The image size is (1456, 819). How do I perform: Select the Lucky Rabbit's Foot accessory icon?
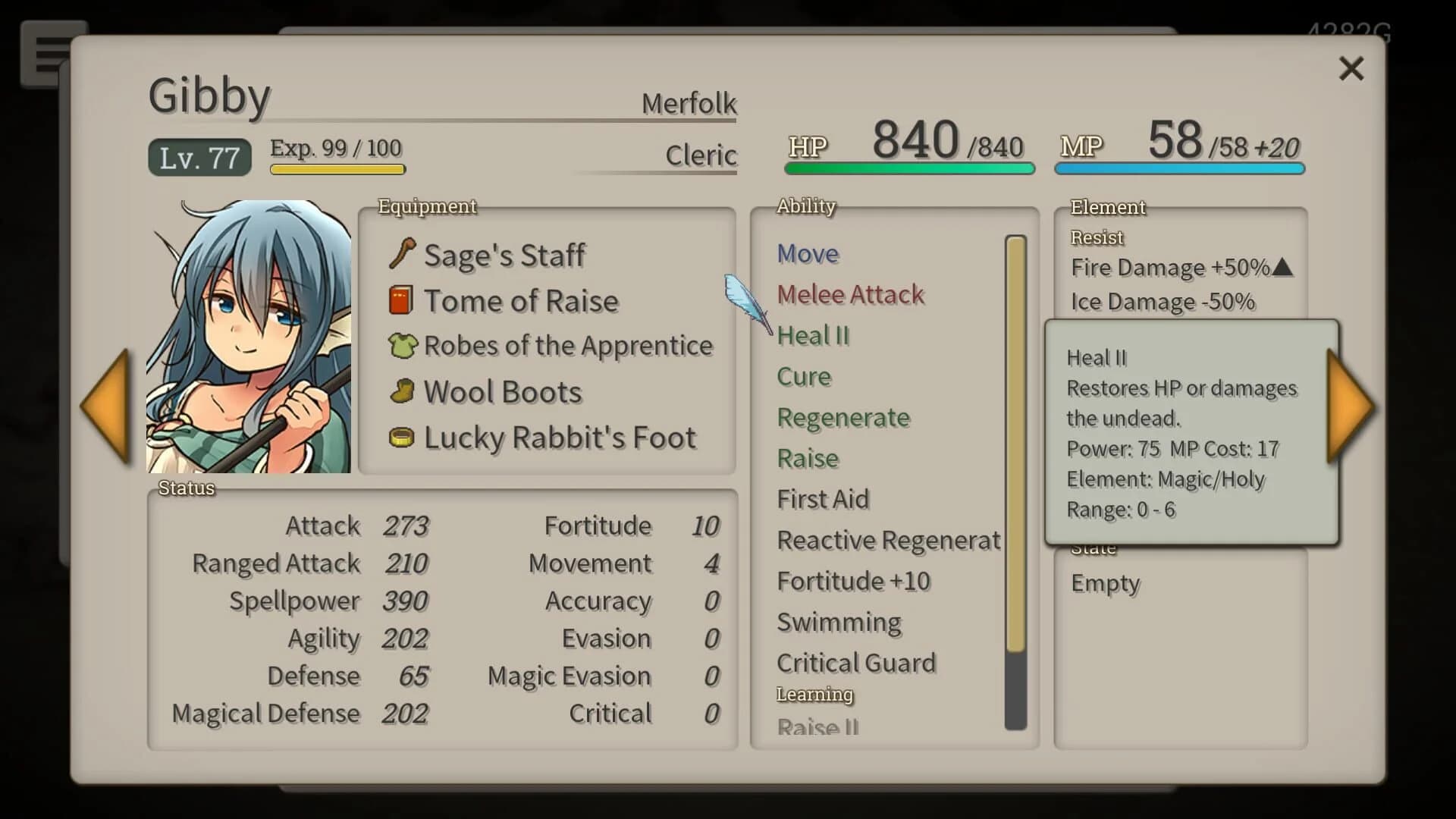tap(403, 438)
